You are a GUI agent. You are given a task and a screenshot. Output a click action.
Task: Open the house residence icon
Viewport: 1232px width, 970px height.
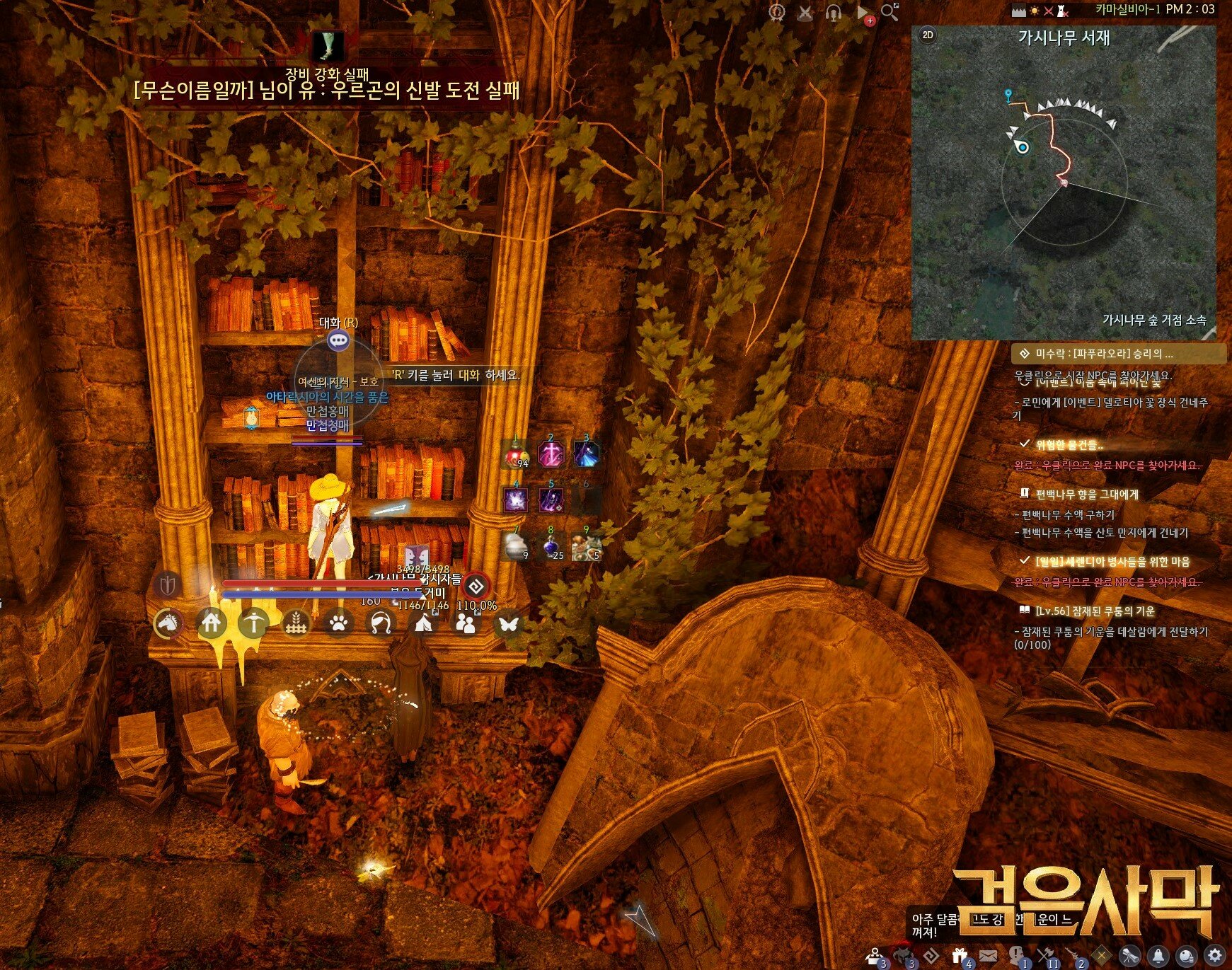[212, 623]
